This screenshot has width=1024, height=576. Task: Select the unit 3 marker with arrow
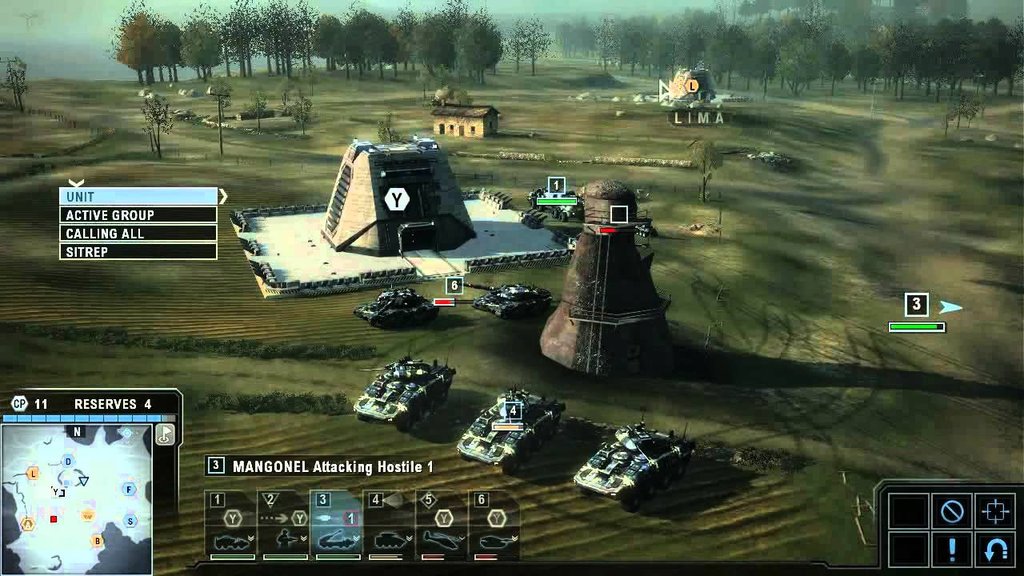pos(918,305)
